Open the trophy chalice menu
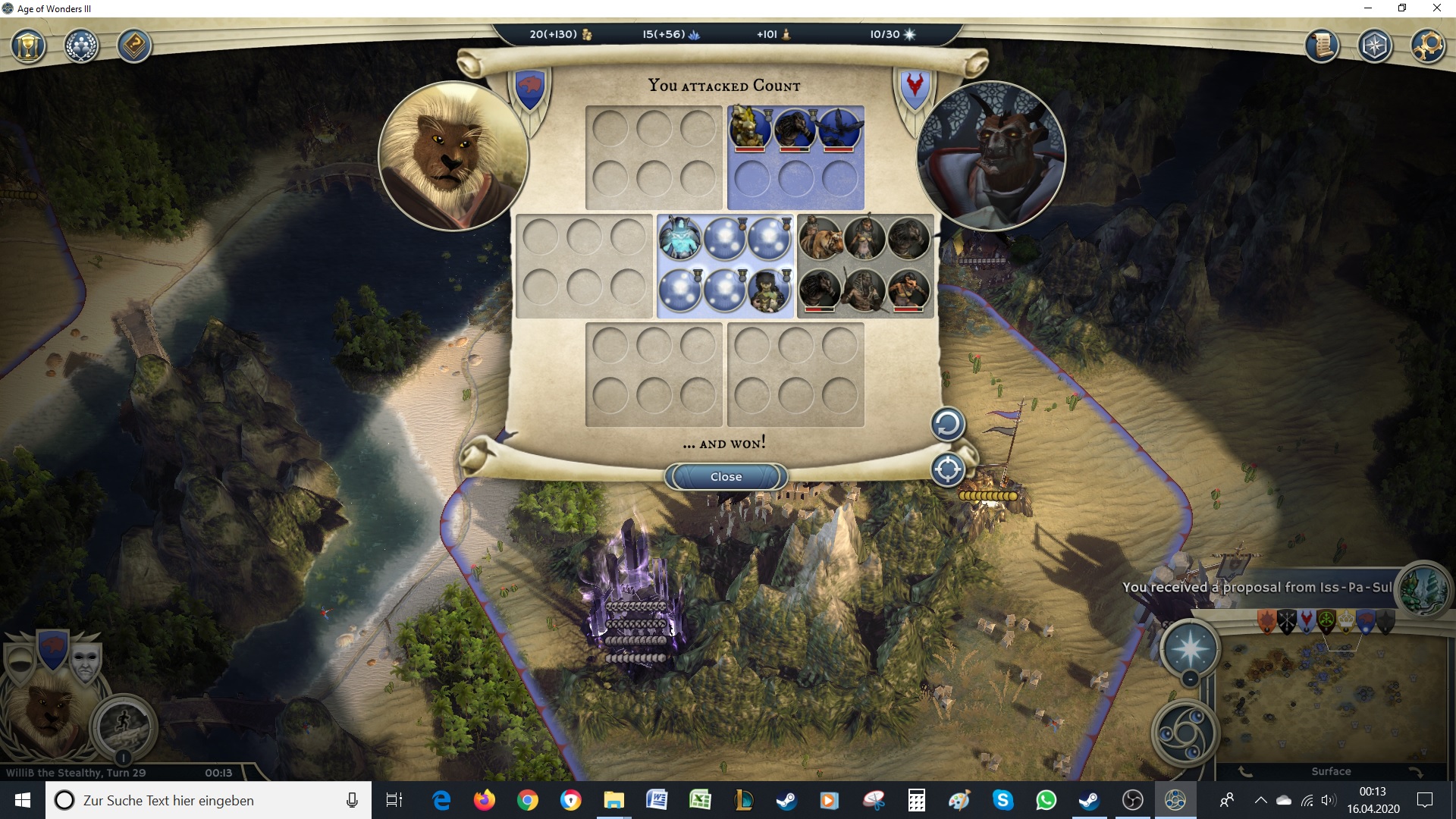 click(x=29, y=46)
